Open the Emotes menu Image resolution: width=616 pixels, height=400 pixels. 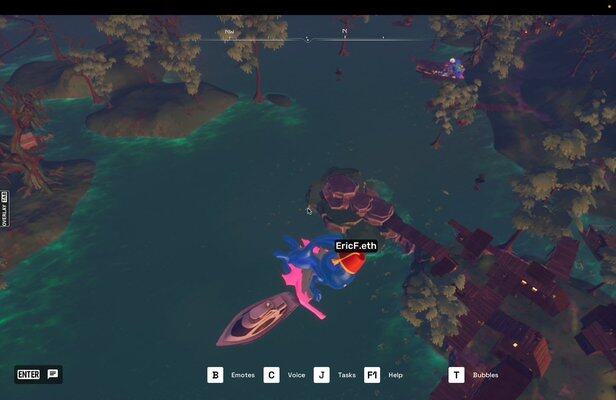(x=215, y=375)
